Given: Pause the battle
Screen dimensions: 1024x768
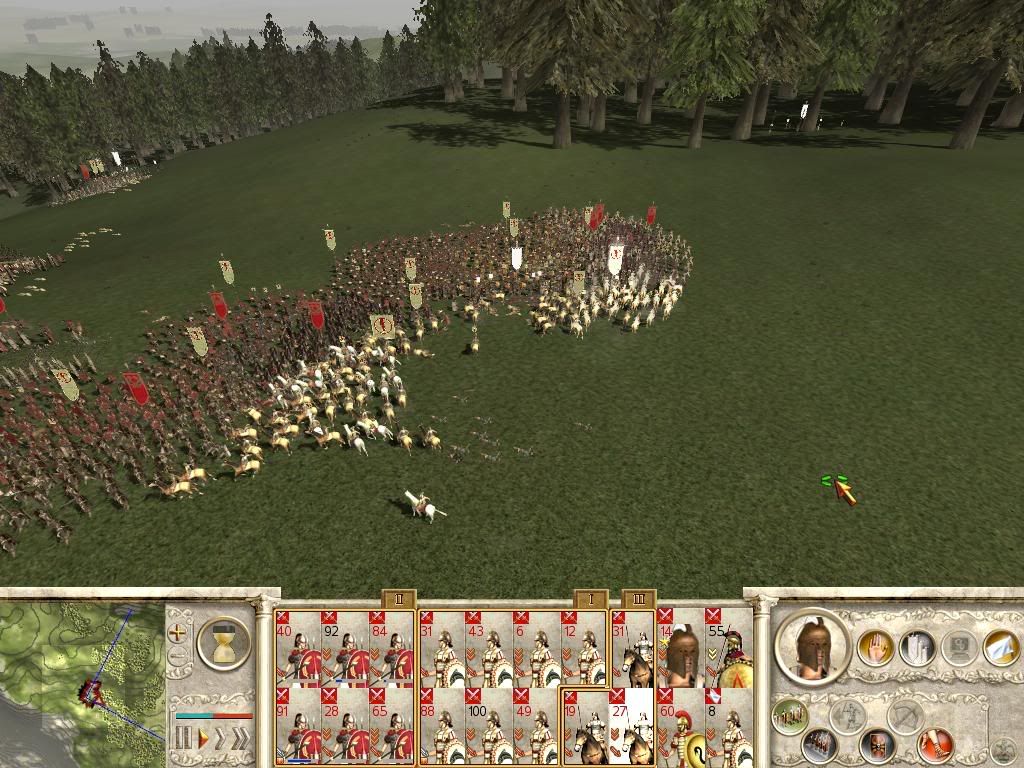Looking at the screenshot, I should pos(184,738).
